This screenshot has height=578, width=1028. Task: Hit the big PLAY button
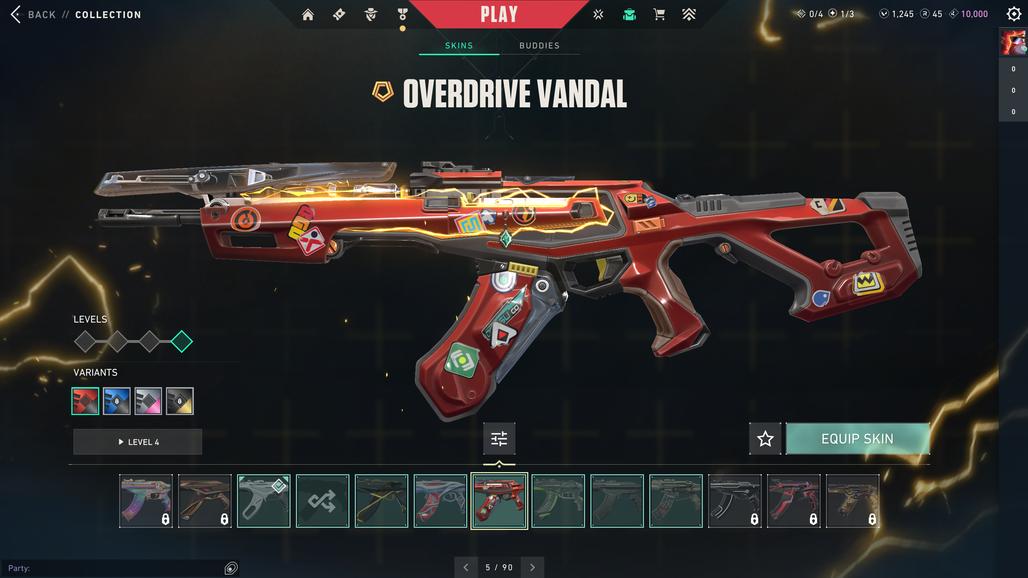pos(499,14)
